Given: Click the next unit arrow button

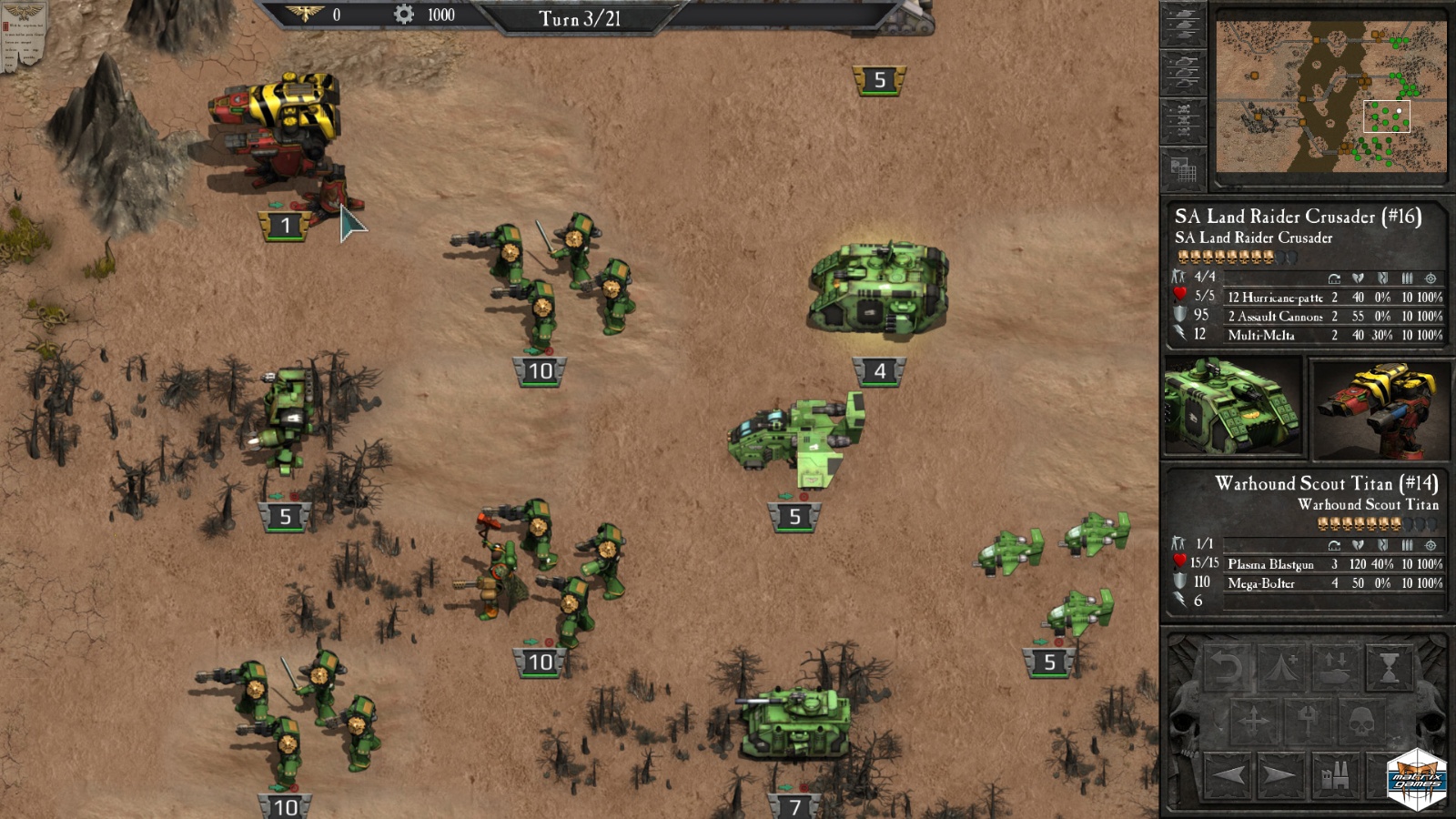Looking at the screenshot, I should point(1283,776).
